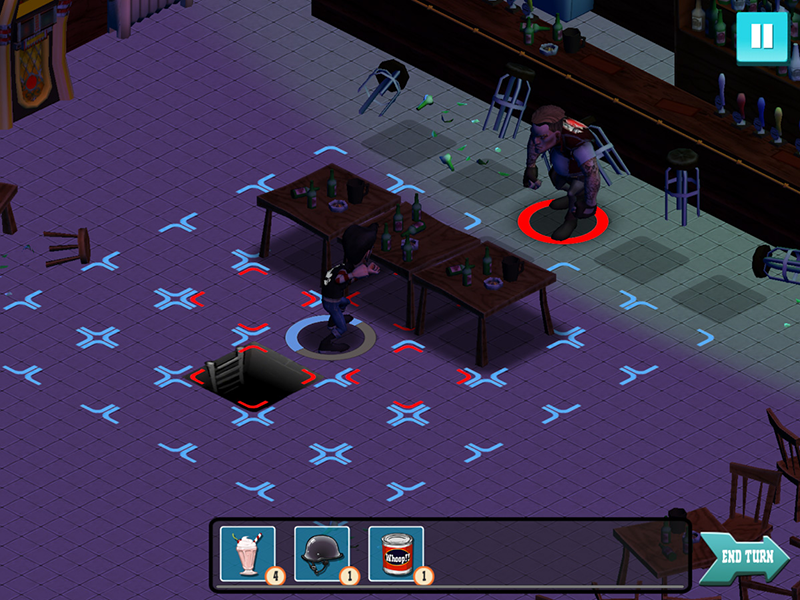Choose the Whoop can item
The width and height of the screenshot is (800, 600).
coord(395,553)
